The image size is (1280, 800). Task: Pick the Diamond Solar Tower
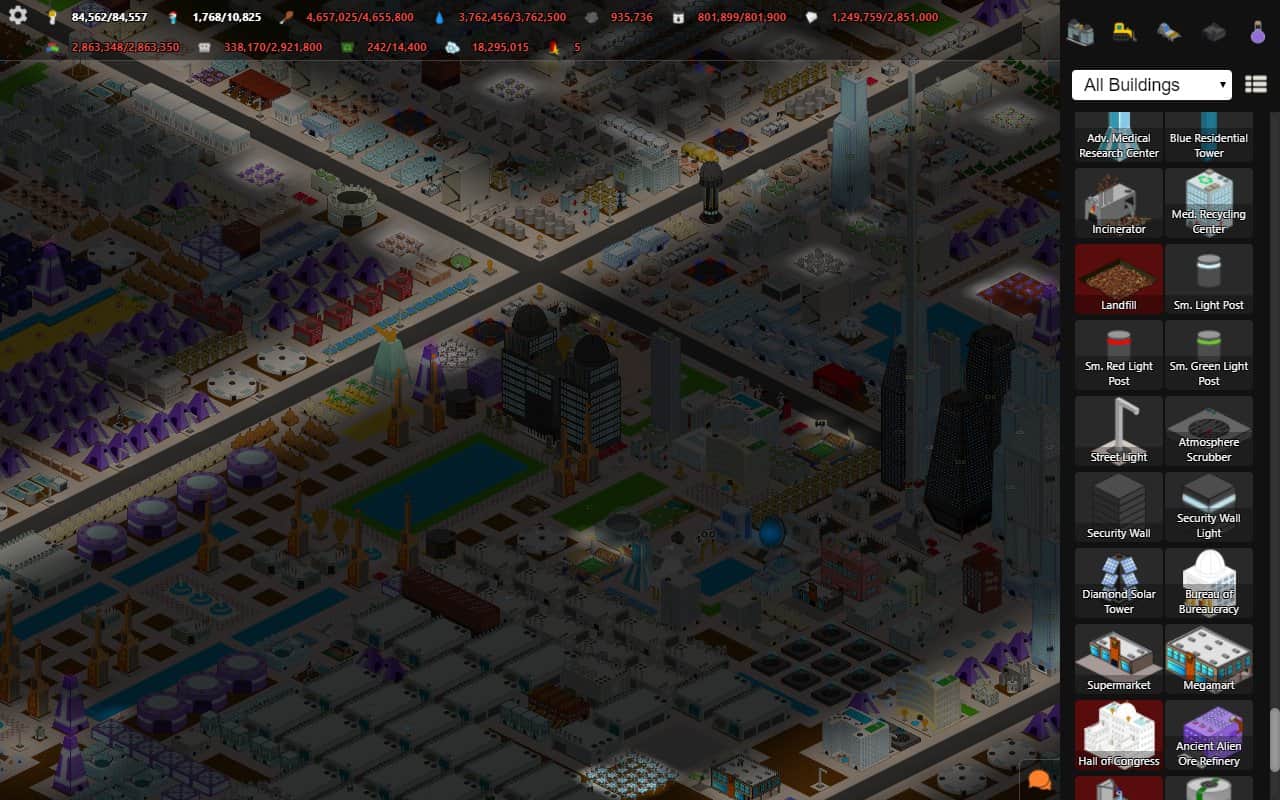click(1119, 582)
